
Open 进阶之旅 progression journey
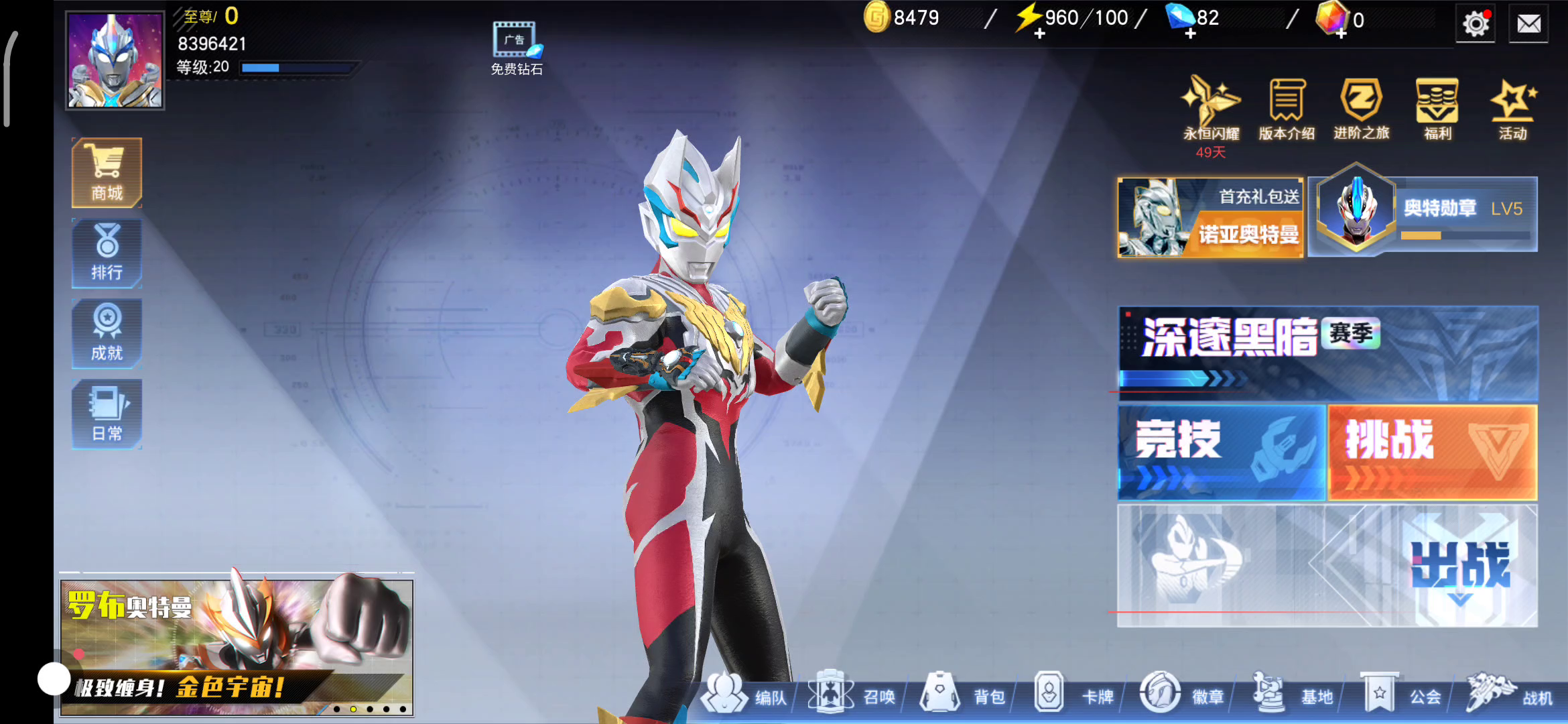coord(1362,107)
